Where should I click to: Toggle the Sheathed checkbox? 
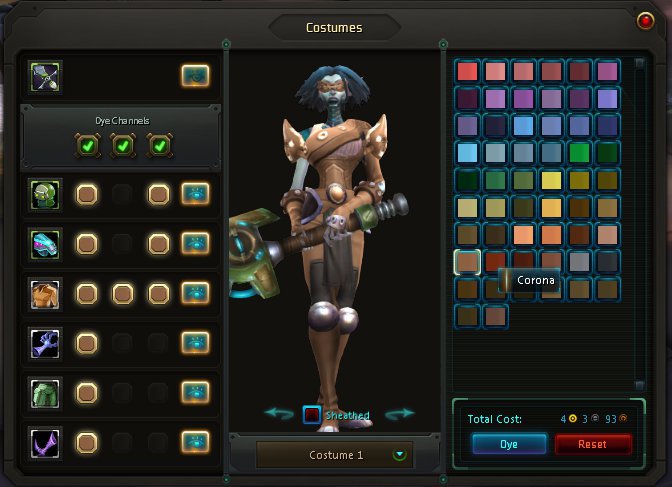pos(312,415)
